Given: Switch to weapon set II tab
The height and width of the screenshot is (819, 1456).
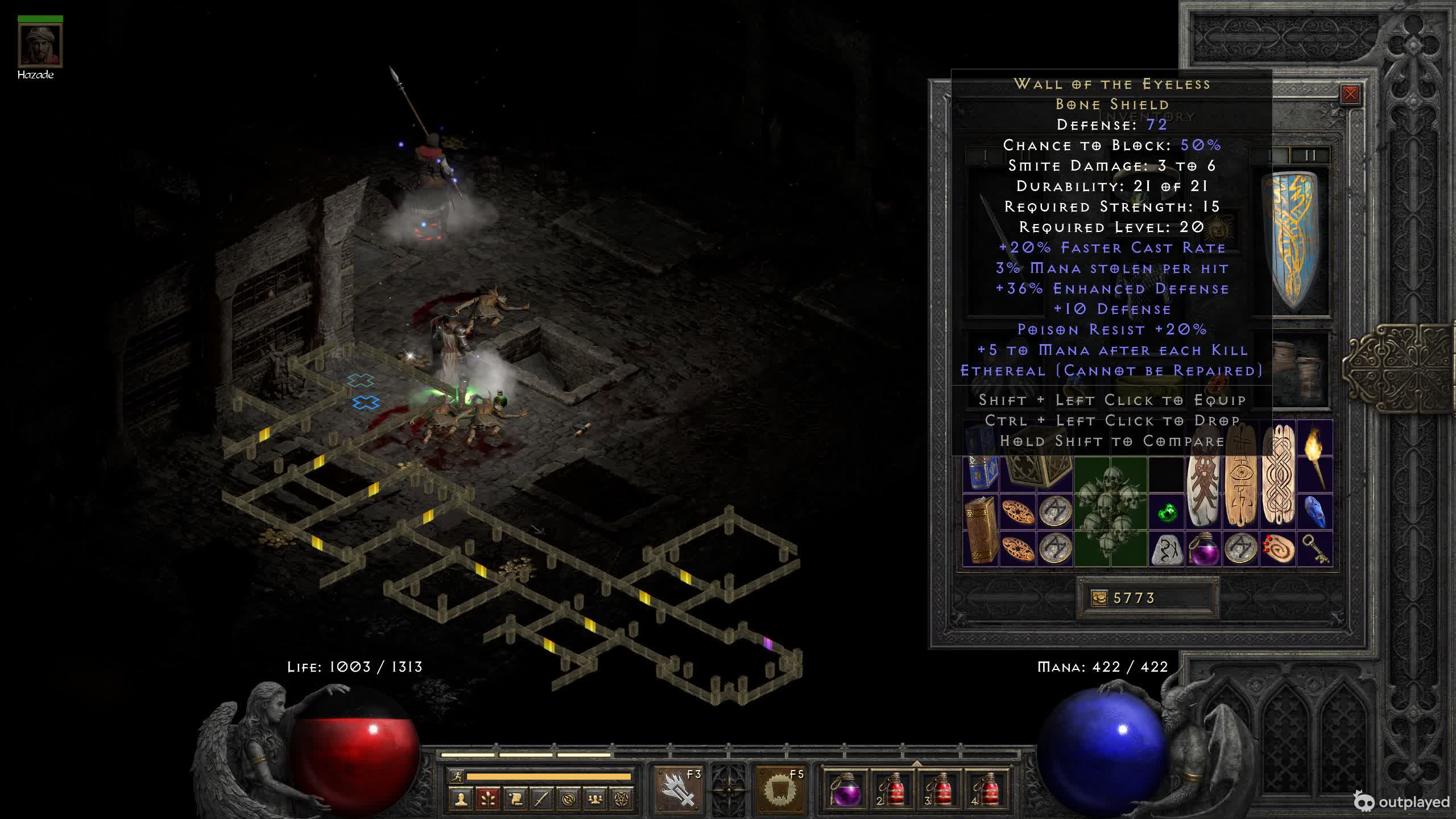Looking at the screenshot, I should click(x=1309, y=156).
